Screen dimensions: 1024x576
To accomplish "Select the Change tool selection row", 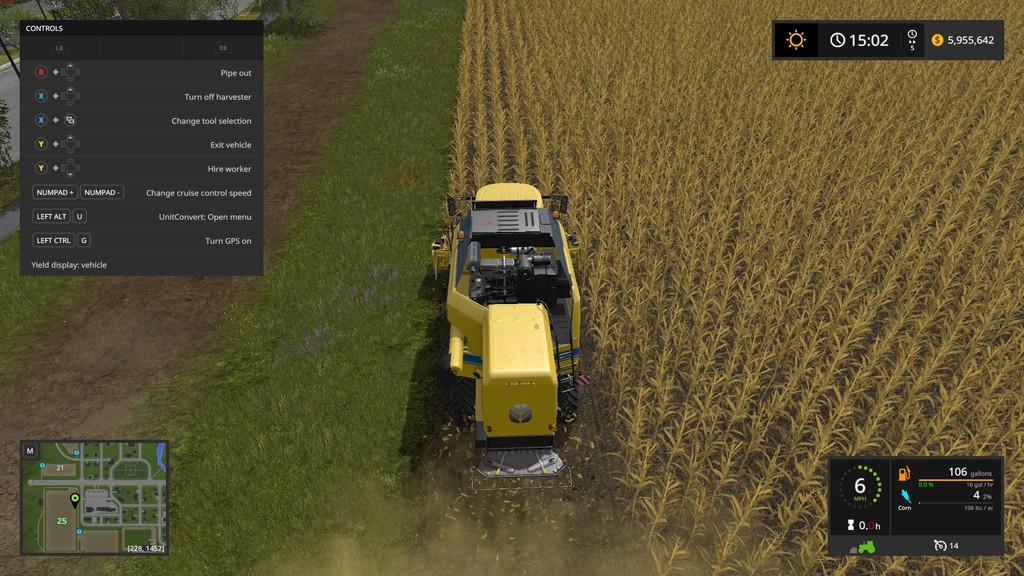I will click(141, 121).
